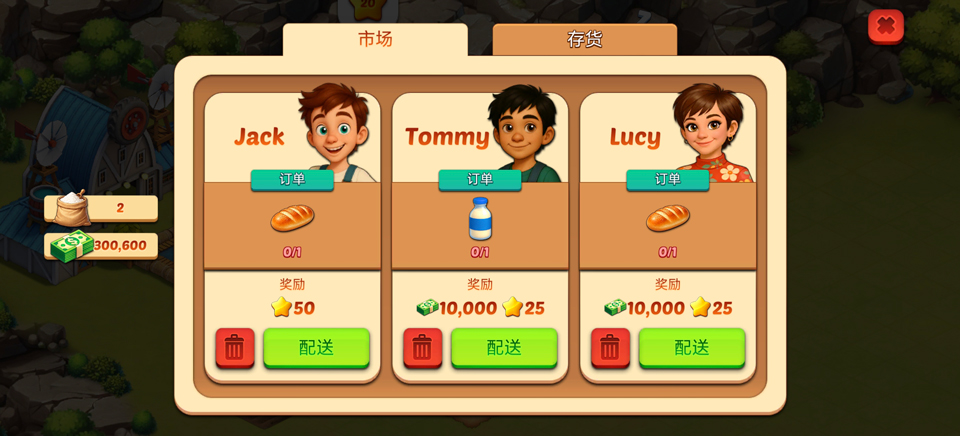960x436 pixels.
Task: Discard Jack's order using trash button
Action: 235,348
